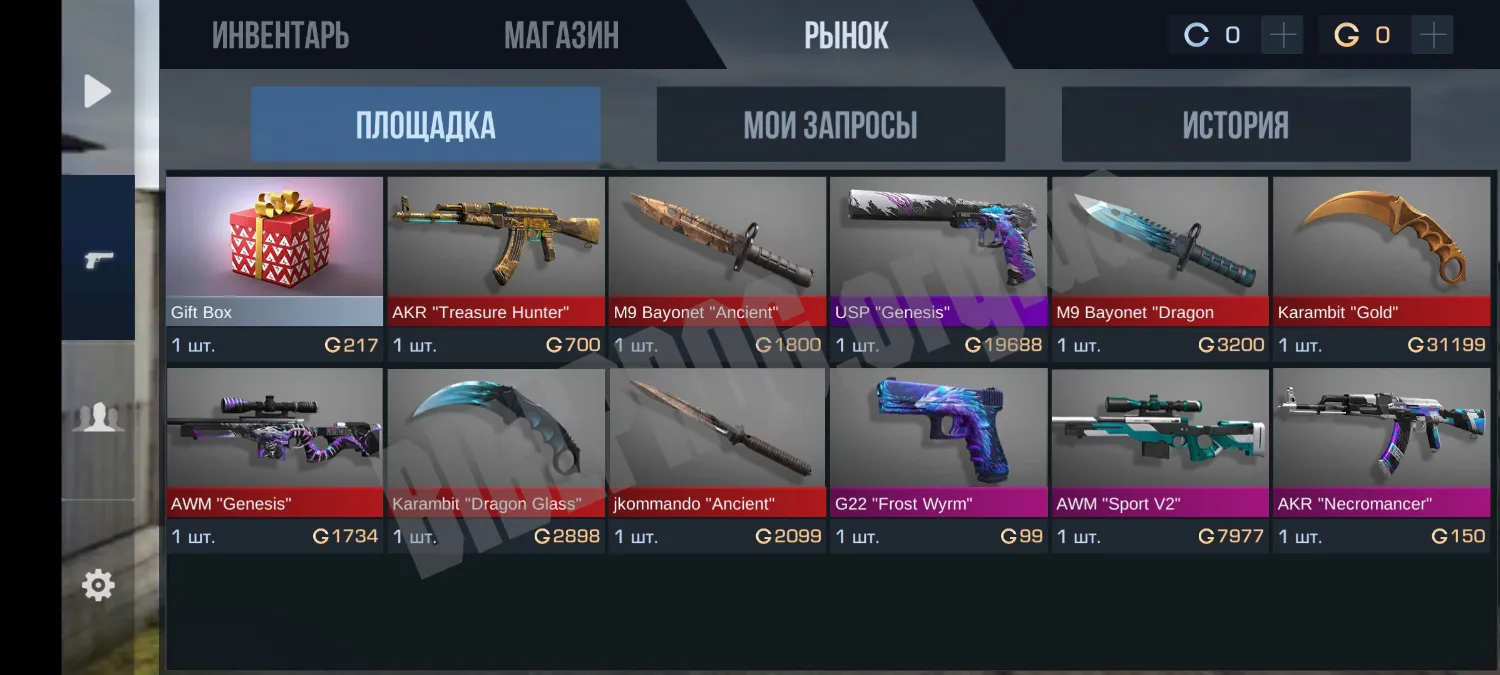Pick the Karambit "Gold" listing
Image resolution: width=1500 pixels, height=675 pixels.
1381,265
